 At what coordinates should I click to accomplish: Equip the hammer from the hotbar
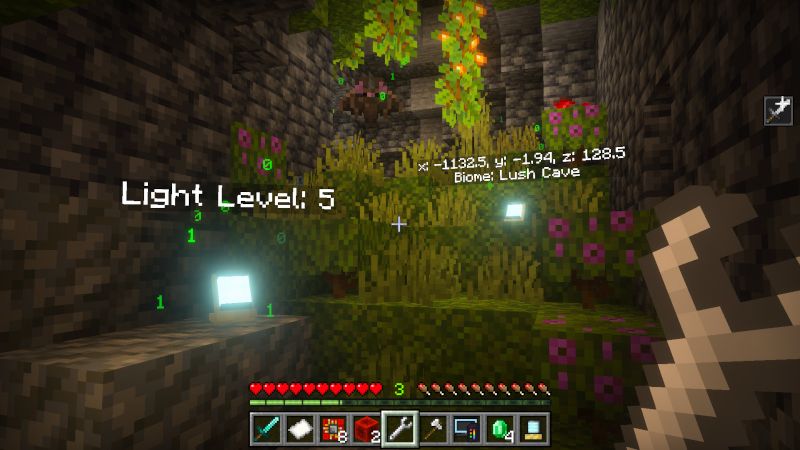click(434, 429)
